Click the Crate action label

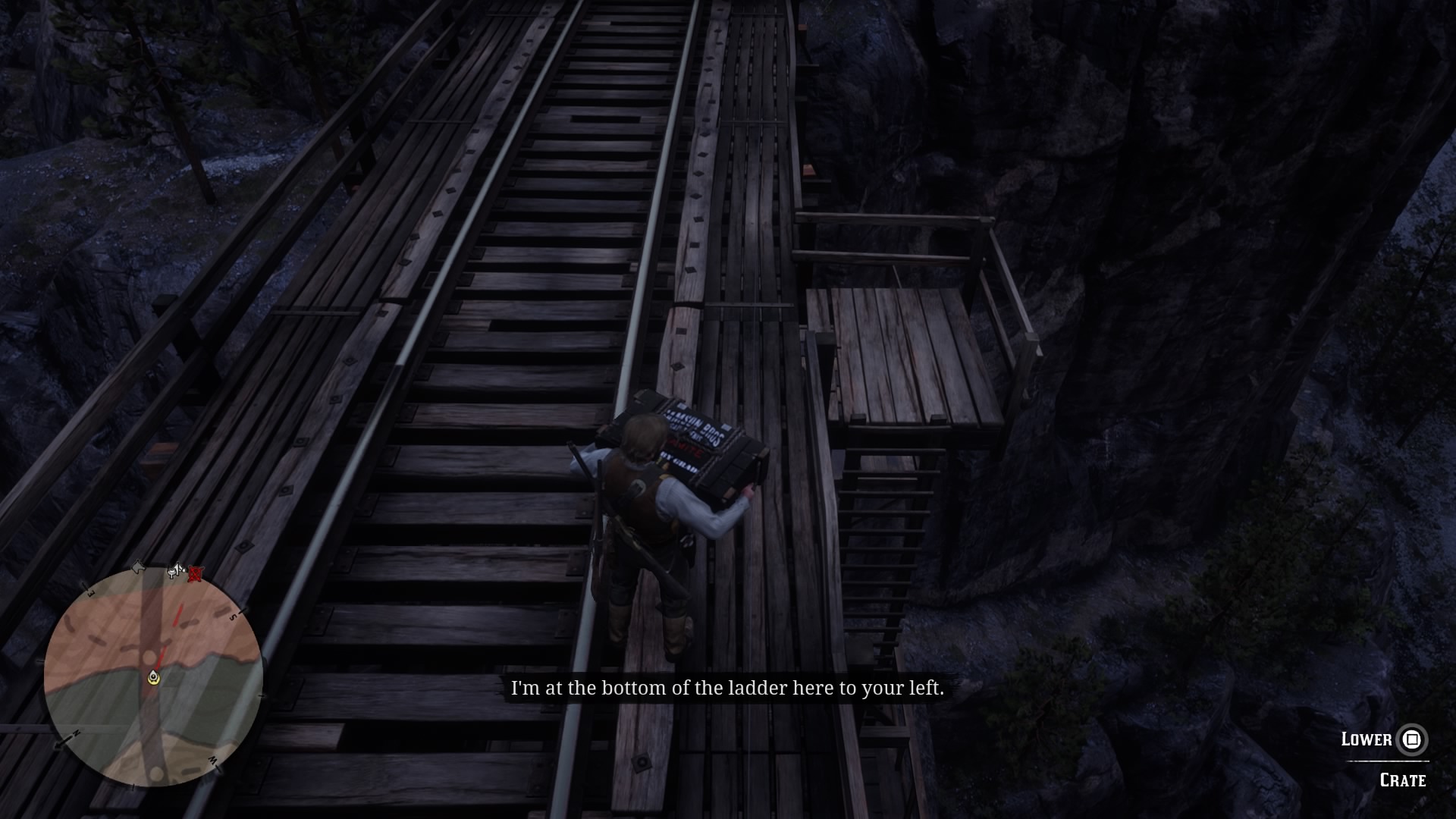click(1403, 779)
